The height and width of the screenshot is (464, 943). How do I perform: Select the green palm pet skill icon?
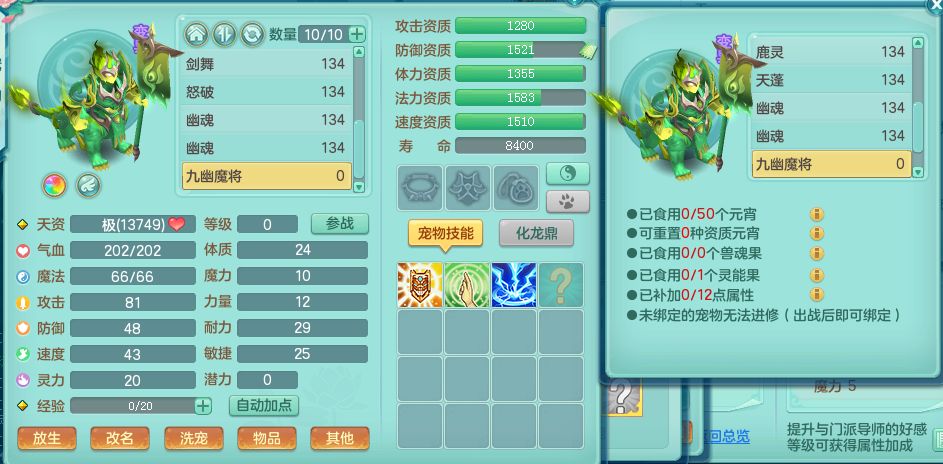467,285
